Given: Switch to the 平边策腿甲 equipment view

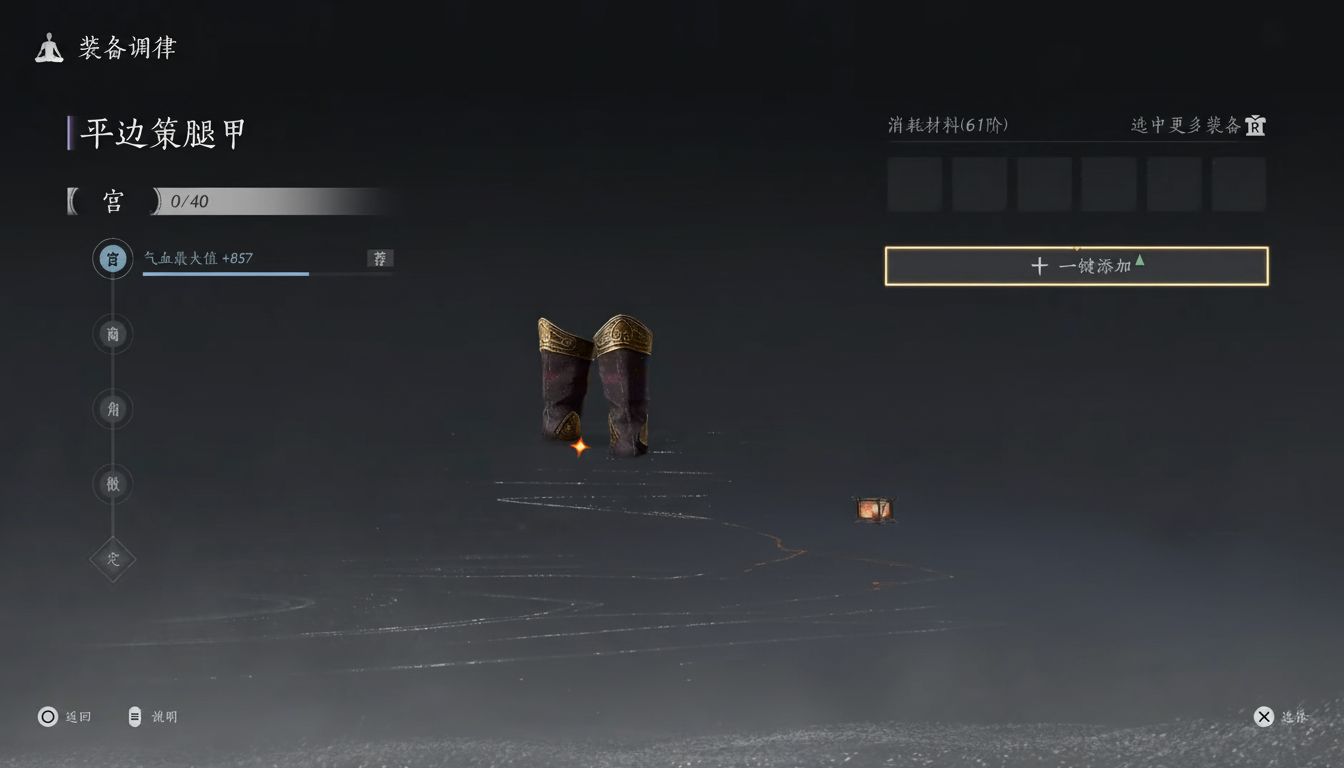Looking at the screenshot, I should (160, 132).
